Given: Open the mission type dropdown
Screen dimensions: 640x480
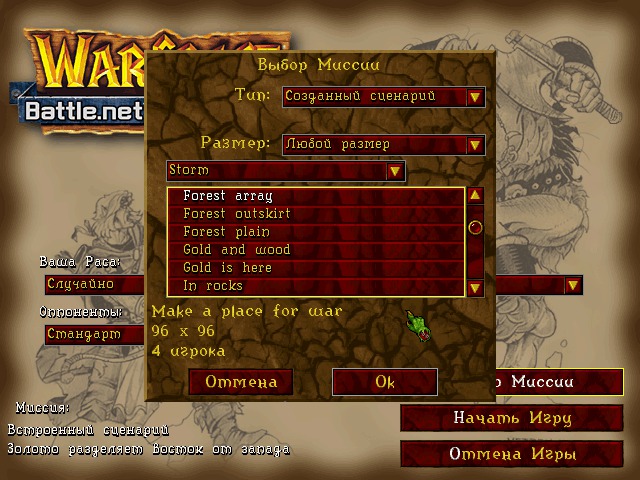Looking at the screenshot, I should (475, 97).
